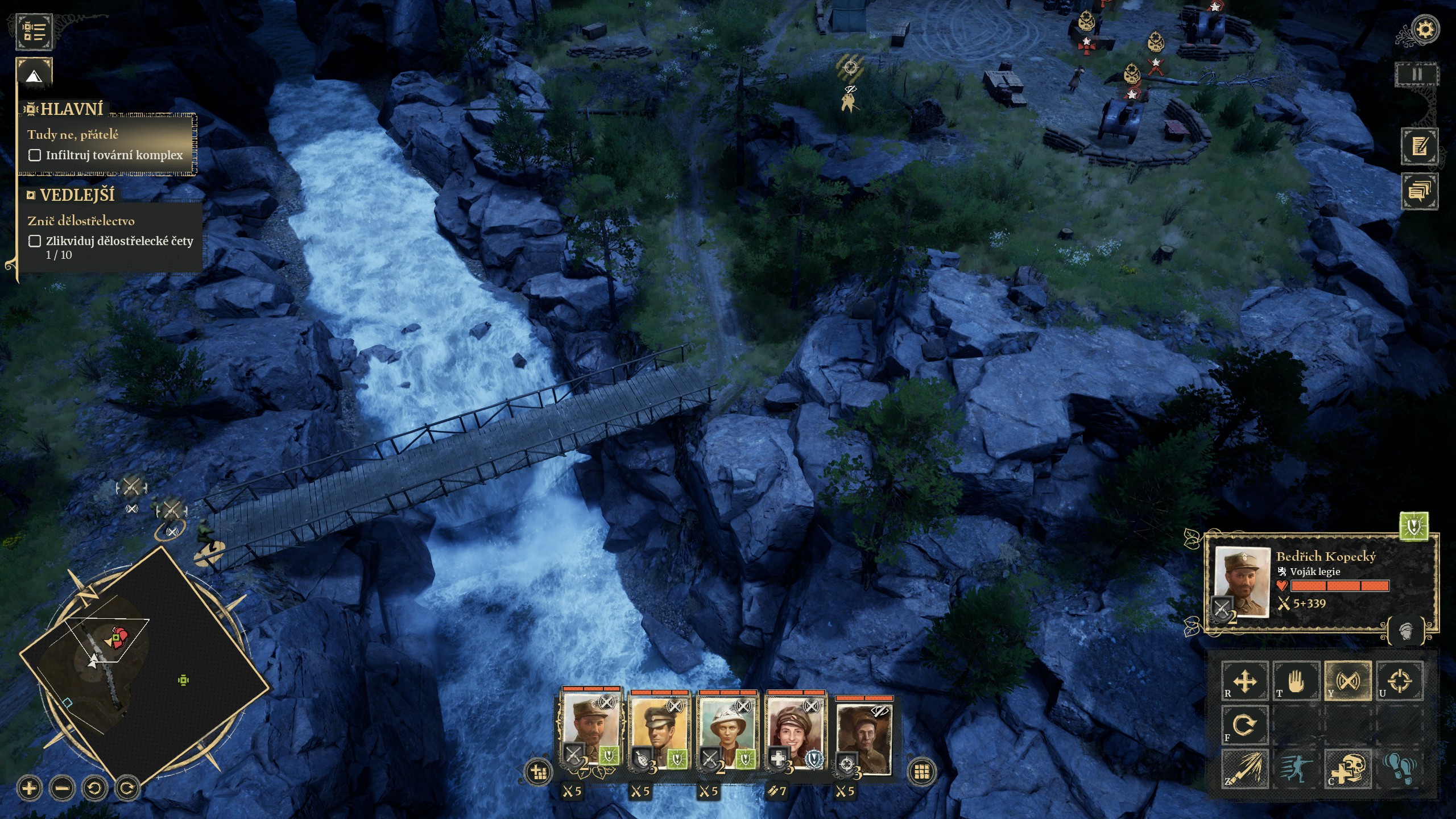Open the checklist icon above the objectives
This screenshot has height=819, width=1456.
point(34,31)
